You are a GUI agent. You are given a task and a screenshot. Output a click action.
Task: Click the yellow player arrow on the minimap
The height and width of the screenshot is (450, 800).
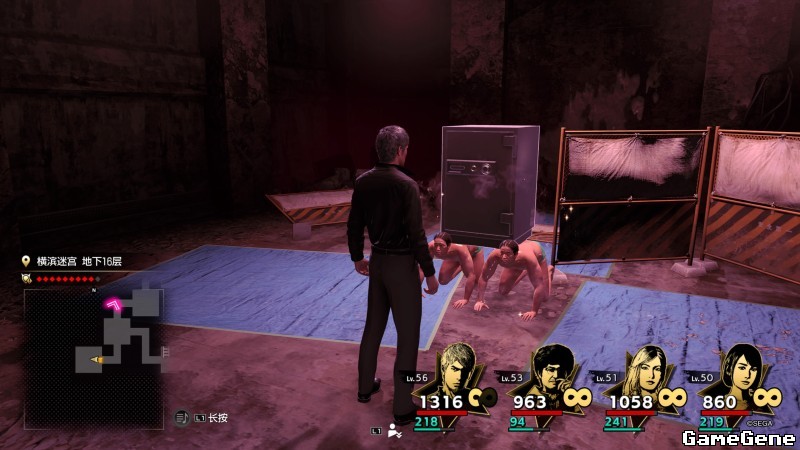(98, 358)
